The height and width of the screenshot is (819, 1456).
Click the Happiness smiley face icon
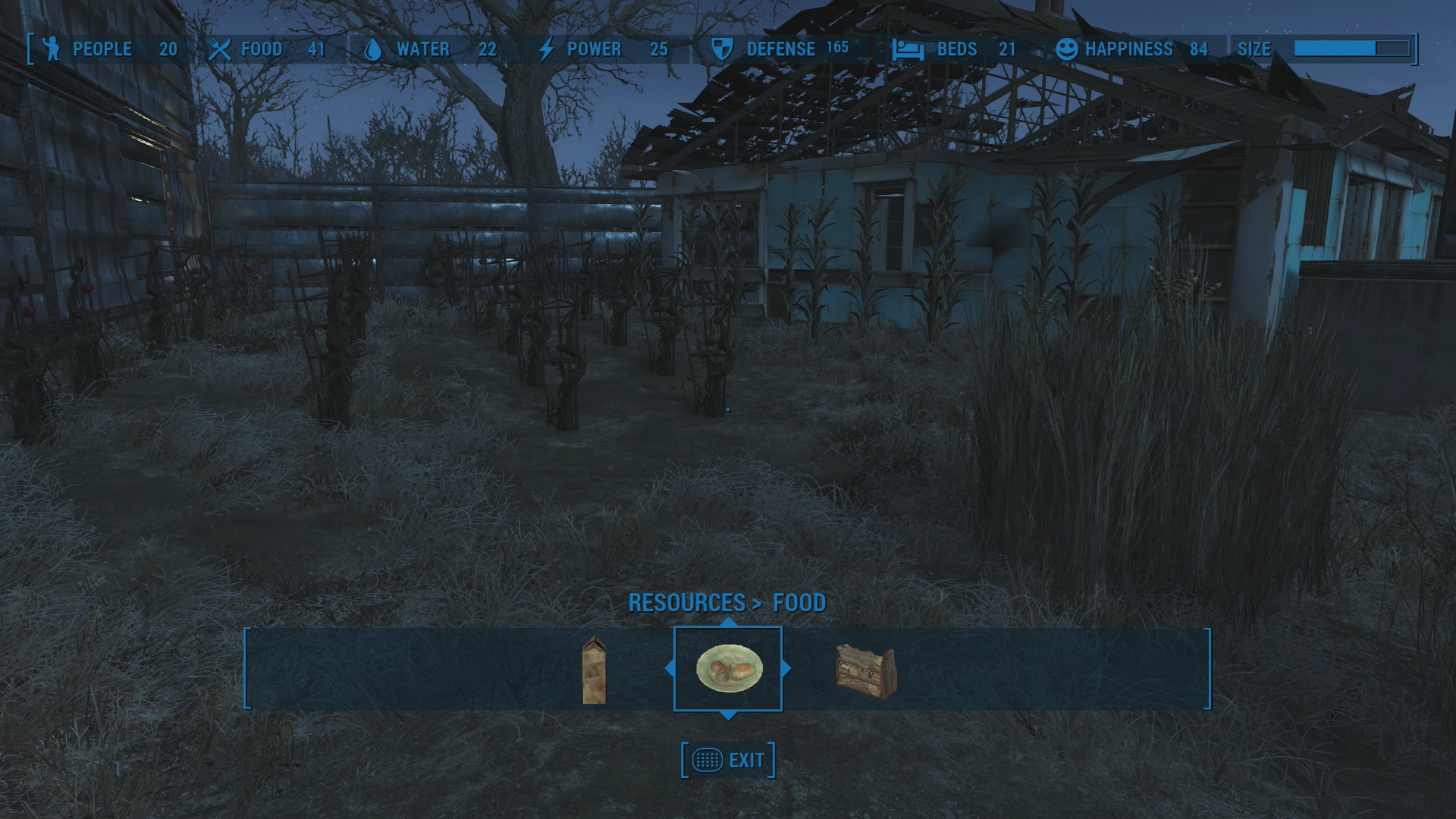(1067, 49)
